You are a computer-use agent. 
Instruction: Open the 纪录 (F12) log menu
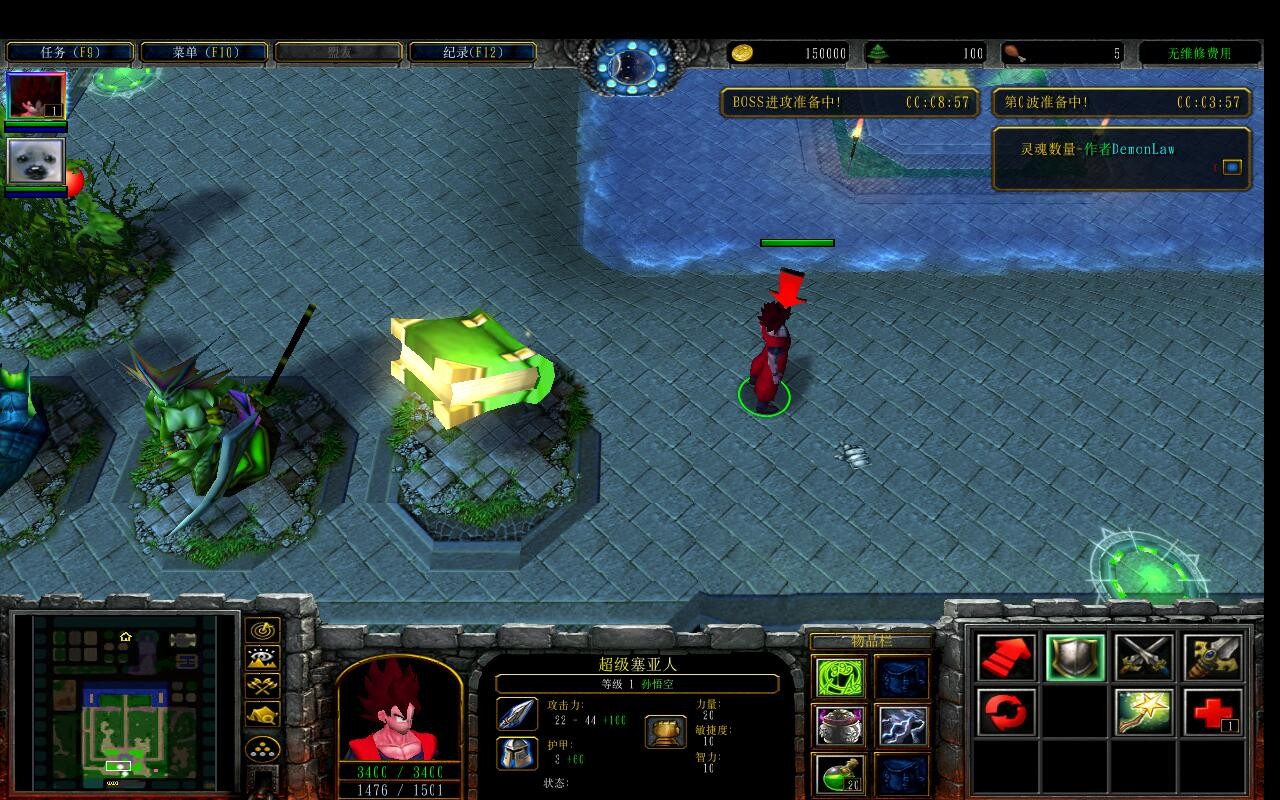pos(473,52)
